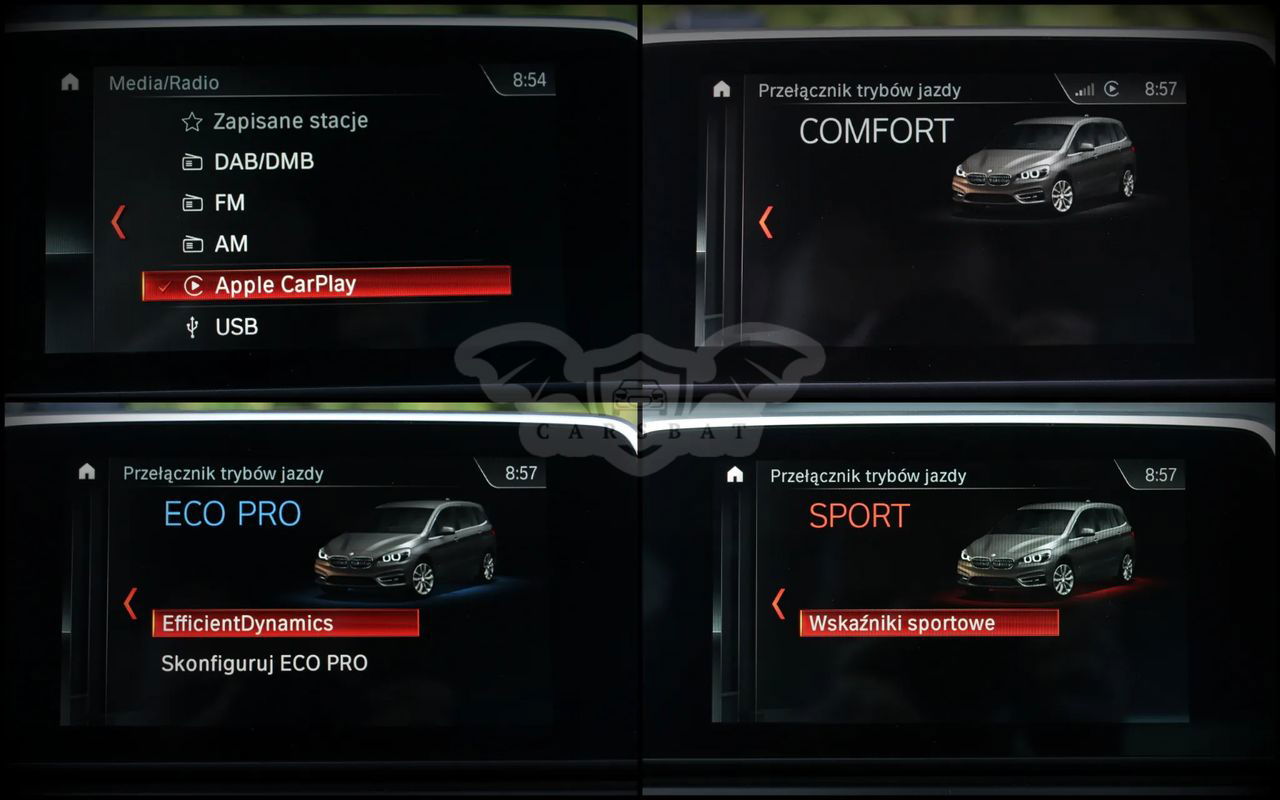The width and height of the screenshot is (1280, 800).
Task: Click the back arrow on the ECO PRO screen
Action: pyautogui.click(x=130, y=603)
